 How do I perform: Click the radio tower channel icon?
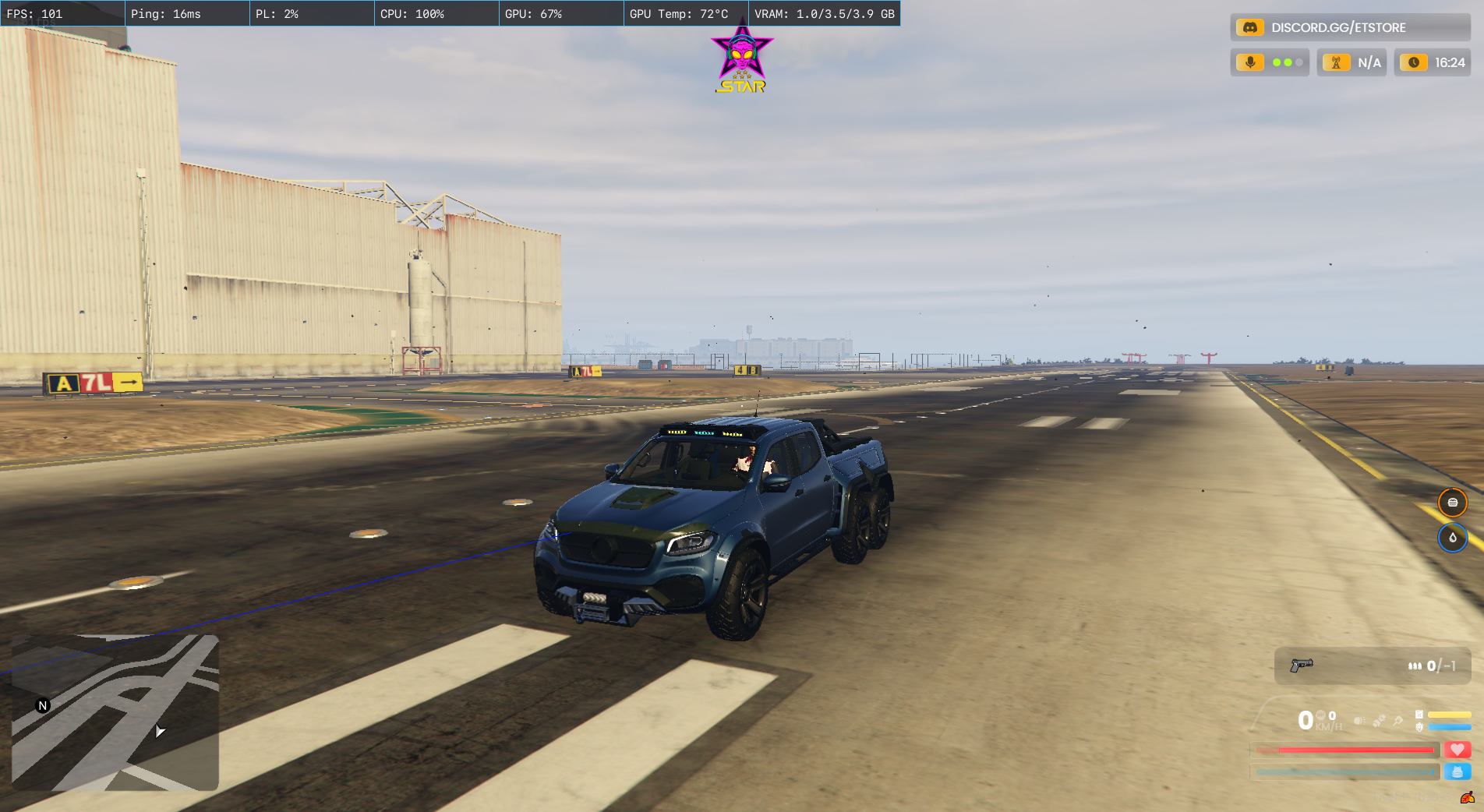(1336, 62)
